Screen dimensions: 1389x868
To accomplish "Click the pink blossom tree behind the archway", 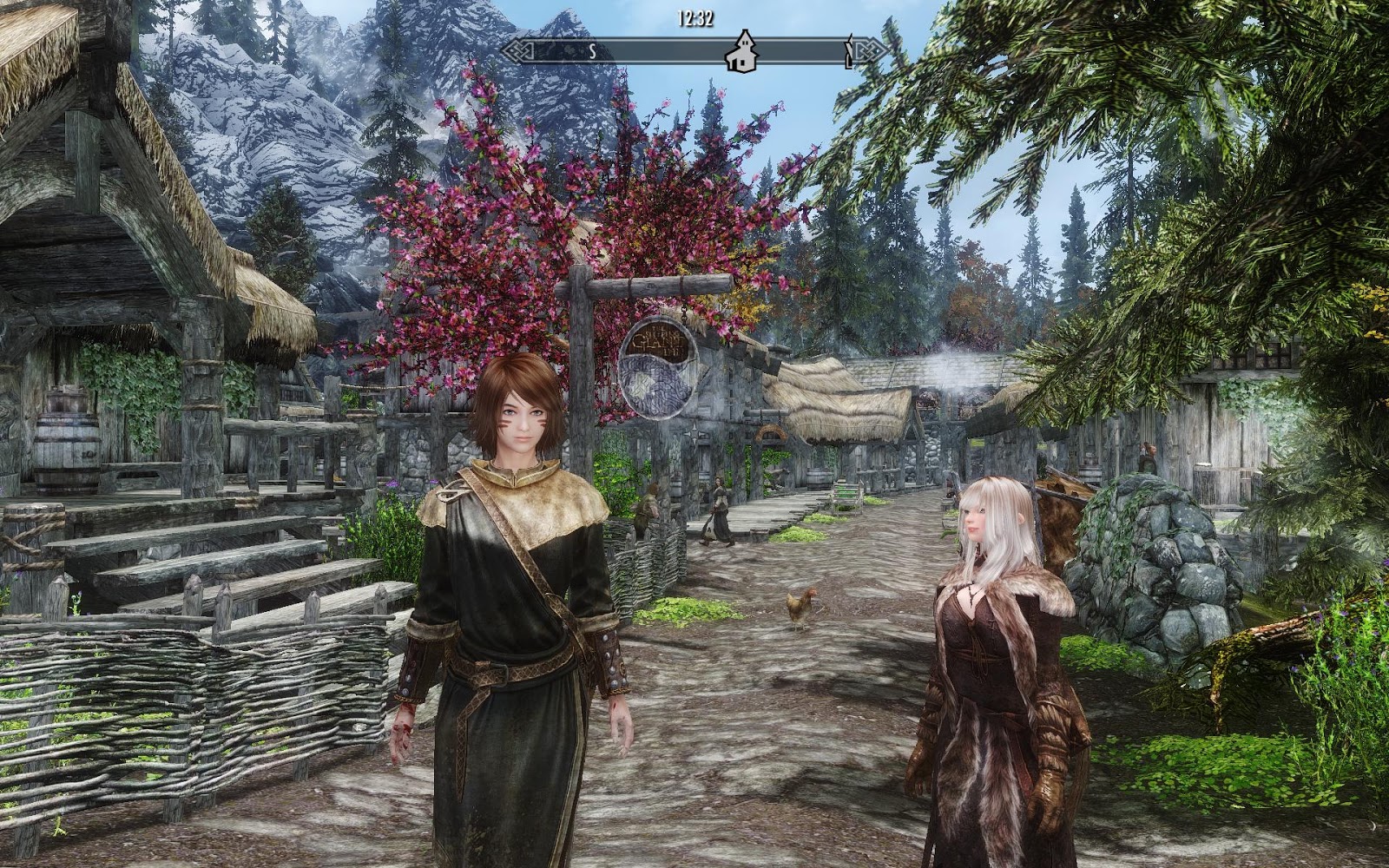I will point(556,217).
